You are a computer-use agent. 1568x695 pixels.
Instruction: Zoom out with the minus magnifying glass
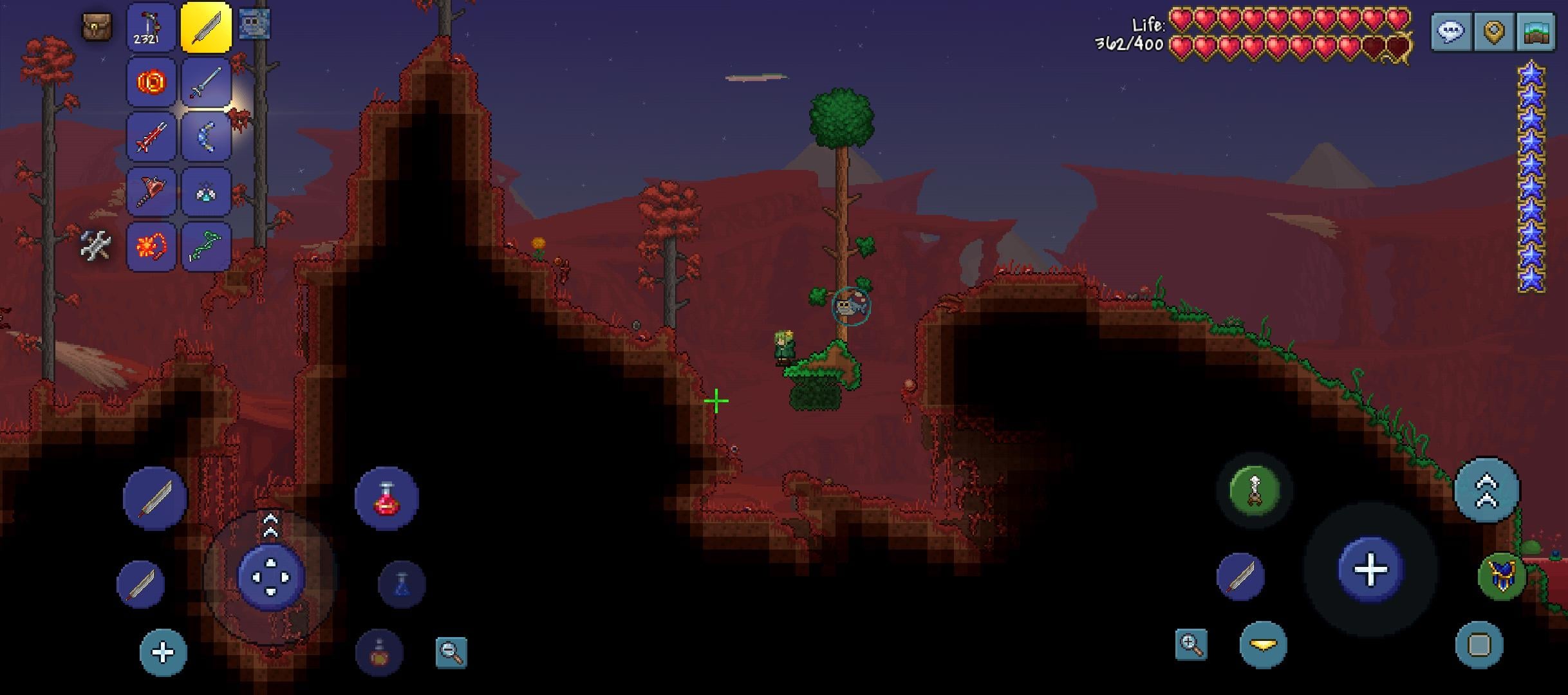pyautogui.click(x=451, y=652)
